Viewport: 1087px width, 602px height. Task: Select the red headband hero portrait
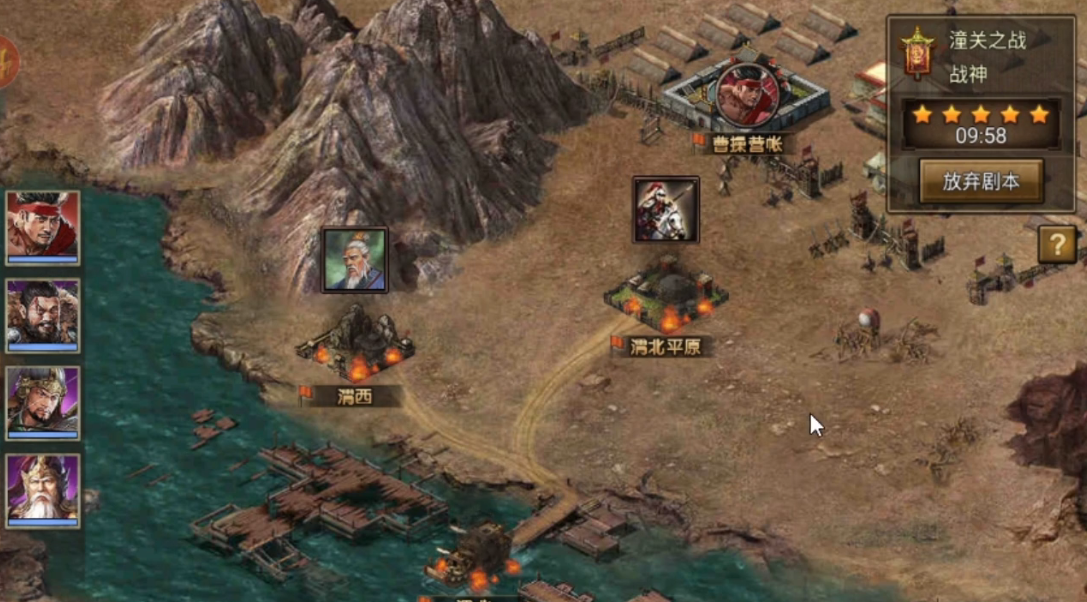43,227
